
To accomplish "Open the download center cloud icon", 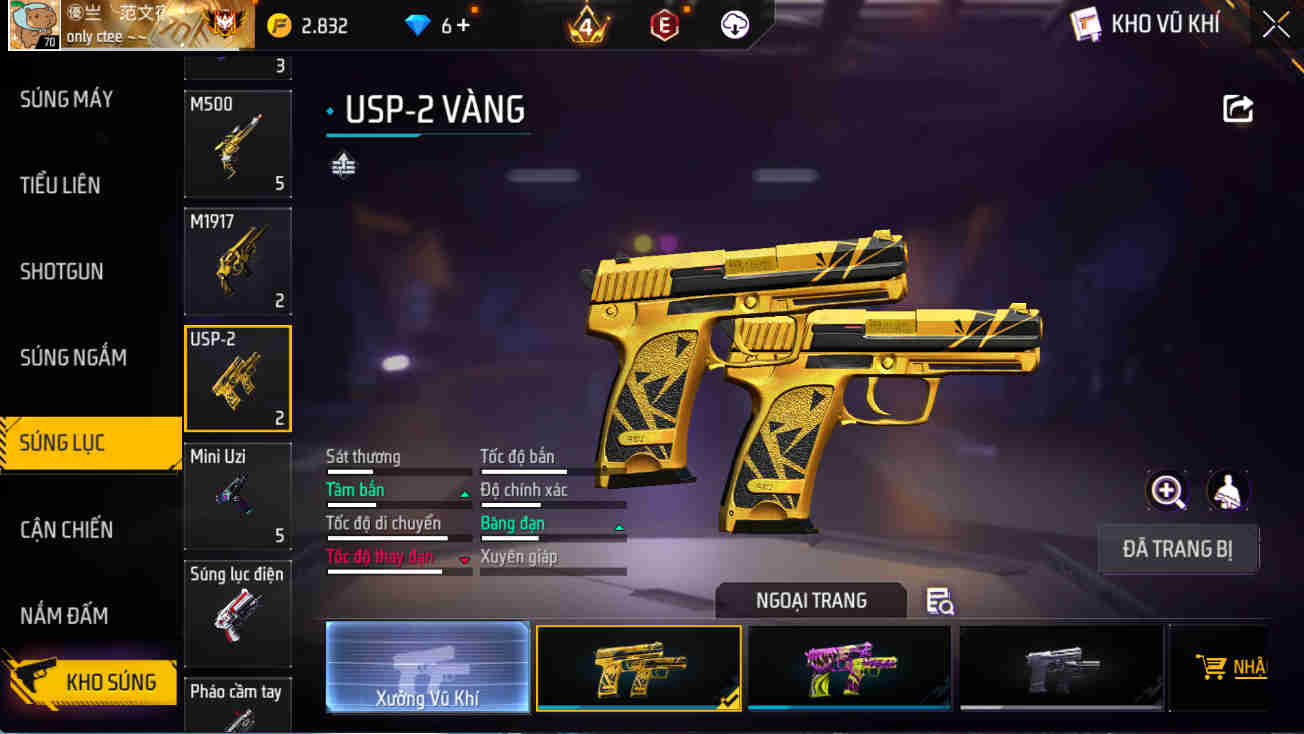I will pos(735,25).
